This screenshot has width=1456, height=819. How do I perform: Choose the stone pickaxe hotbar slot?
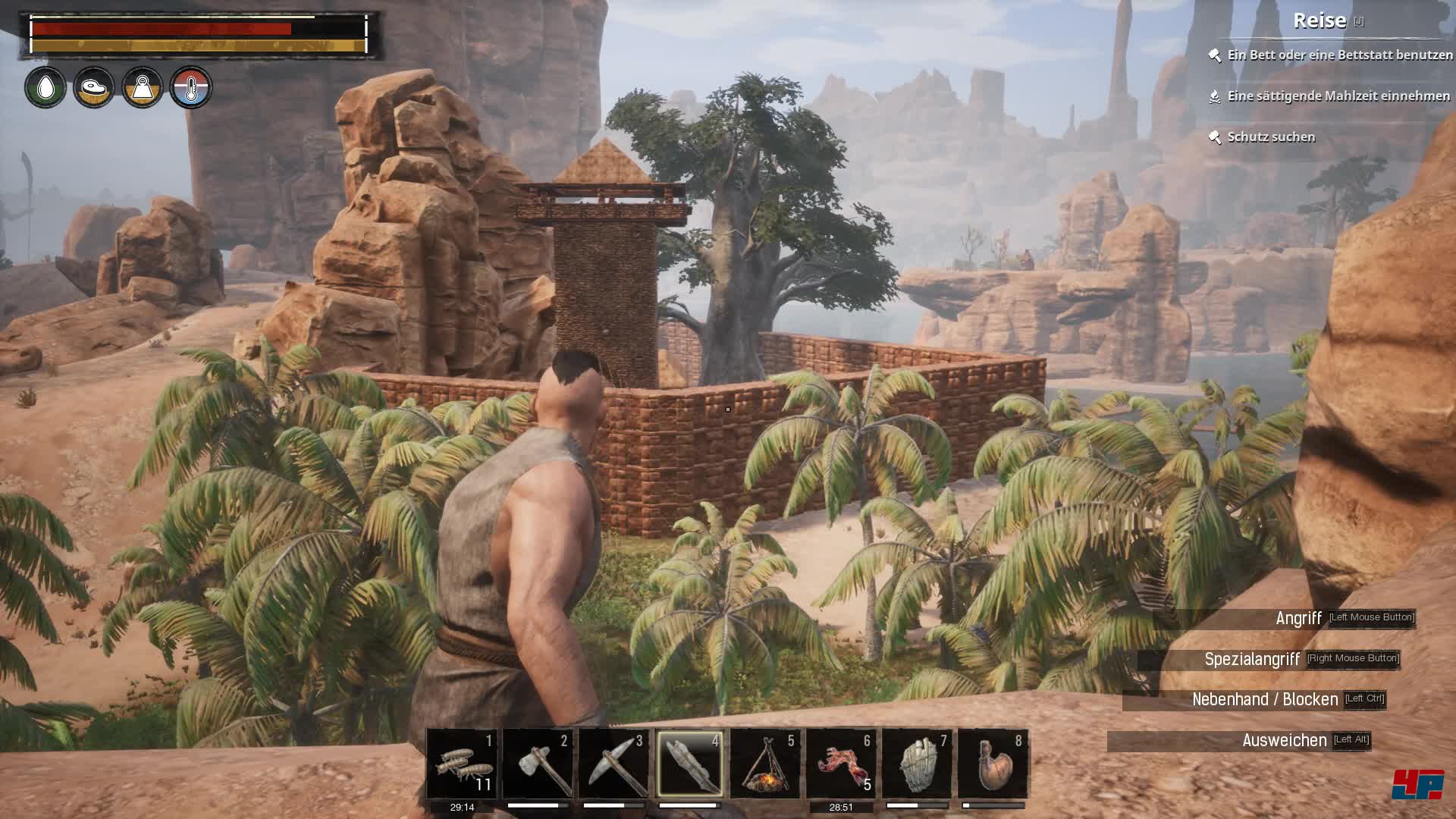[613, 764]
